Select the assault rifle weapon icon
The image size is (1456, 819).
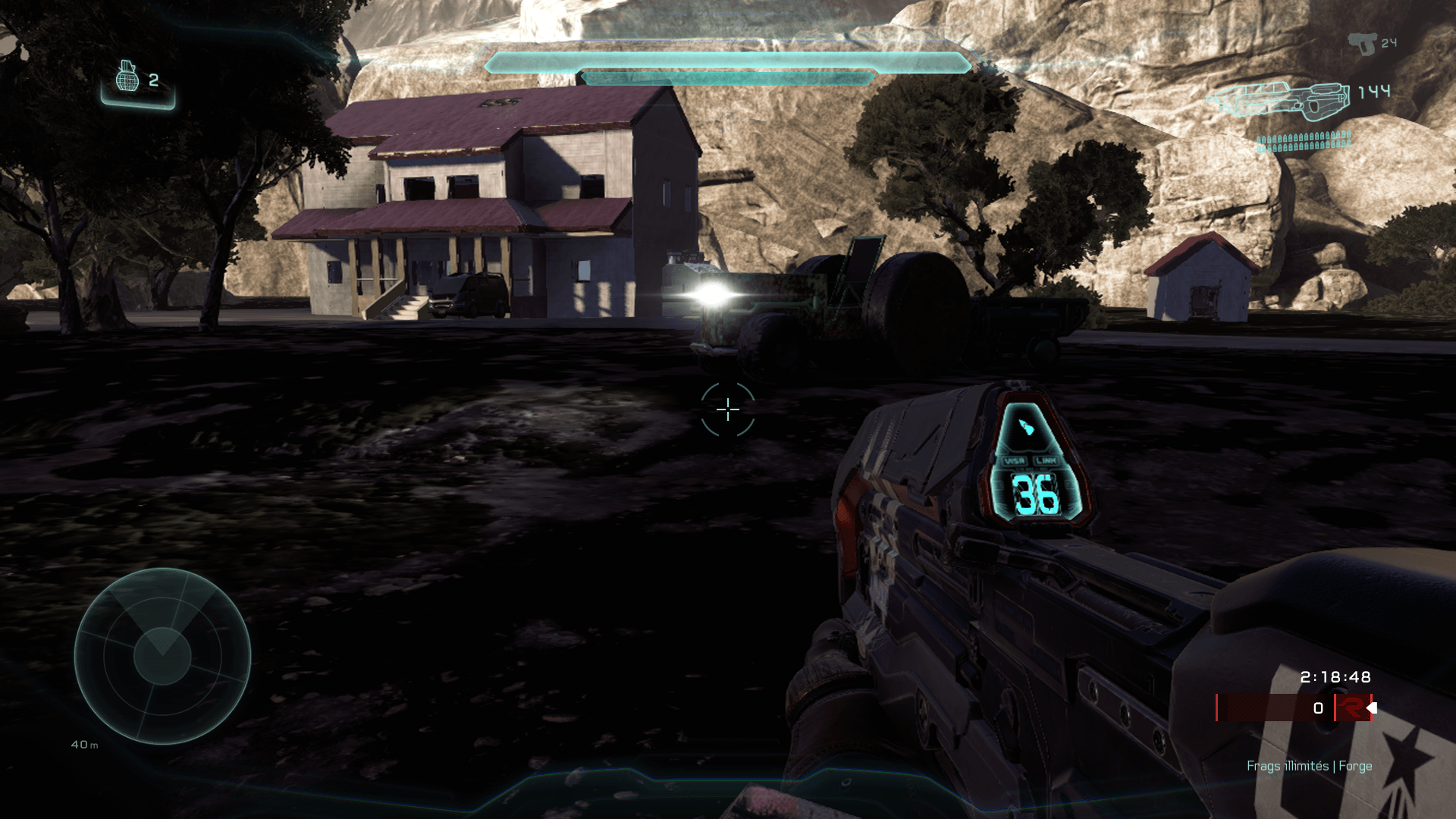[1279, 101]
